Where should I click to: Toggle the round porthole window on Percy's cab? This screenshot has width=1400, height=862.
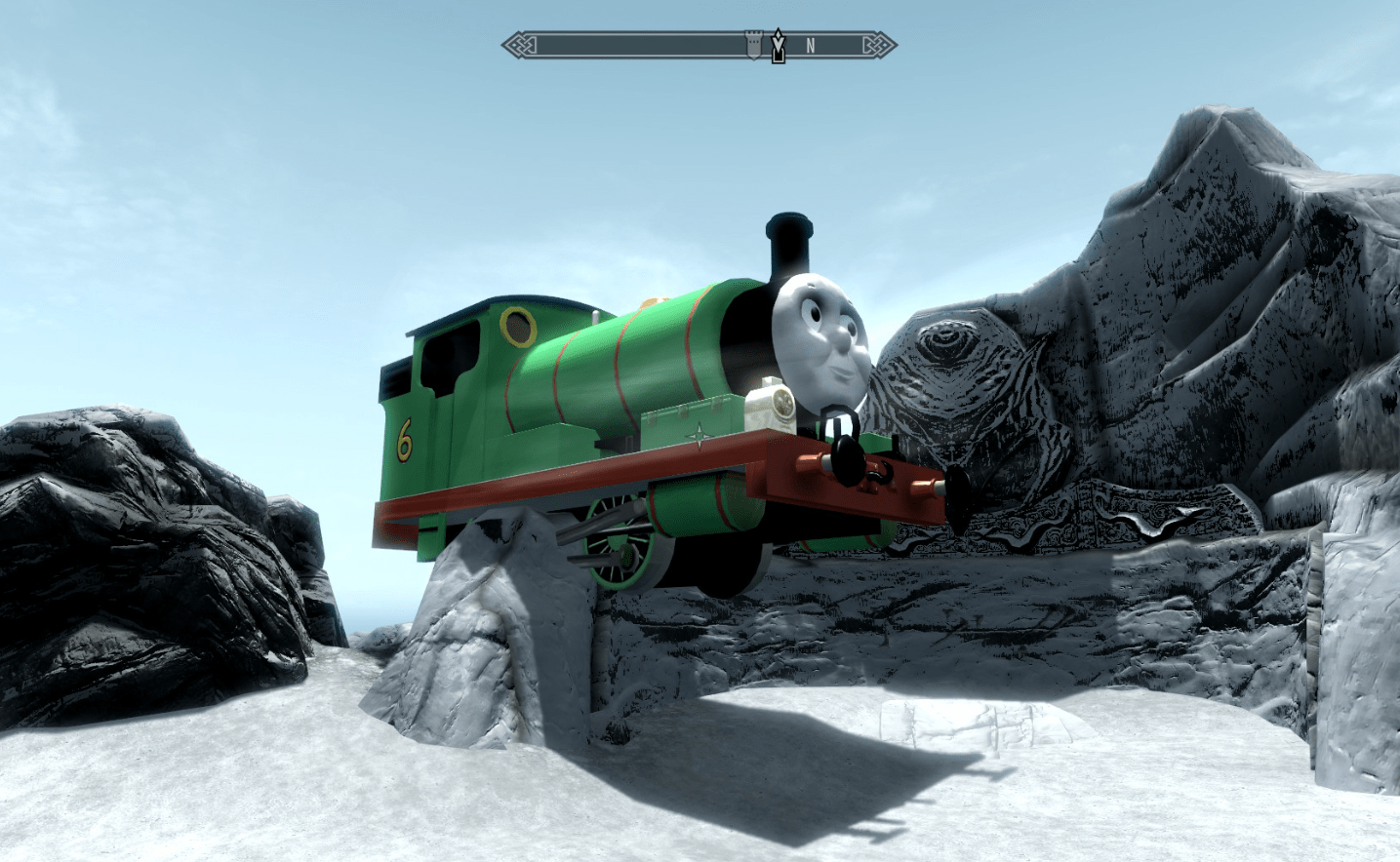coord(518,327)
